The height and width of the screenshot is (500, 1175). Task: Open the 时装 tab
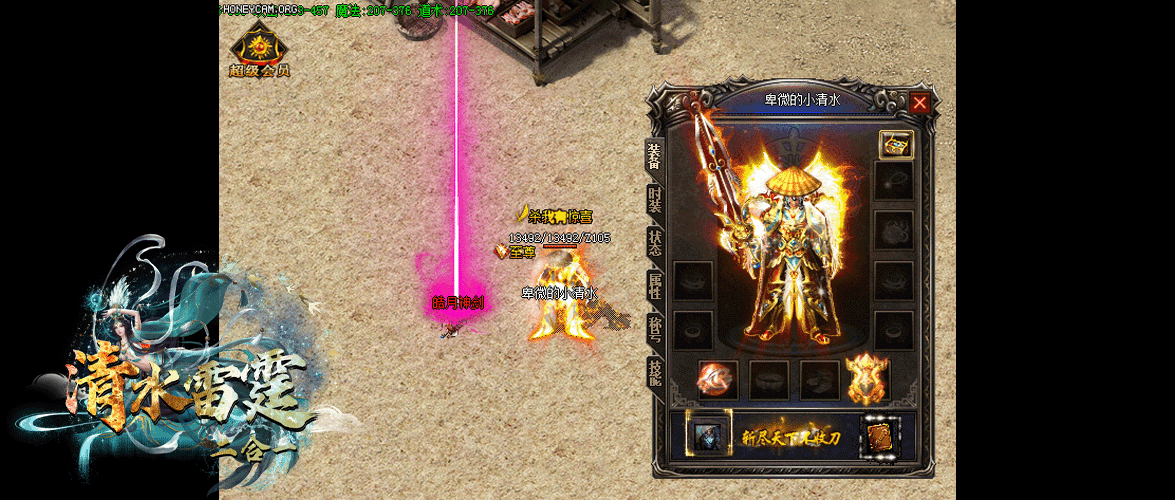coord(654,199)
